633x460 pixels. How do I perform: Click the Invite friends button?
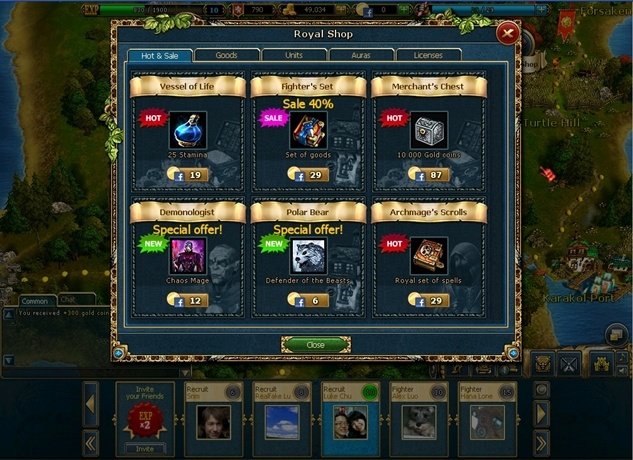[x=144, y=449]
